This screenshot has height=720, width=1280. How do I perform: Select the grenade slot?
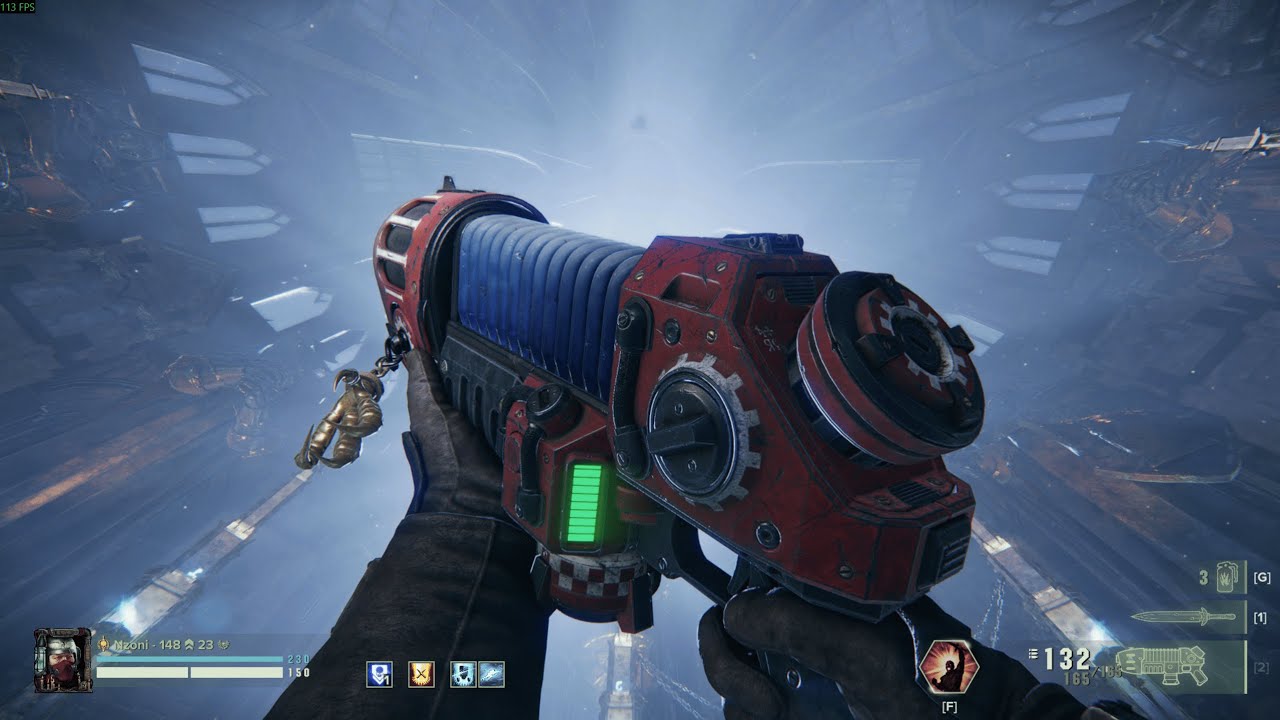1226,578
